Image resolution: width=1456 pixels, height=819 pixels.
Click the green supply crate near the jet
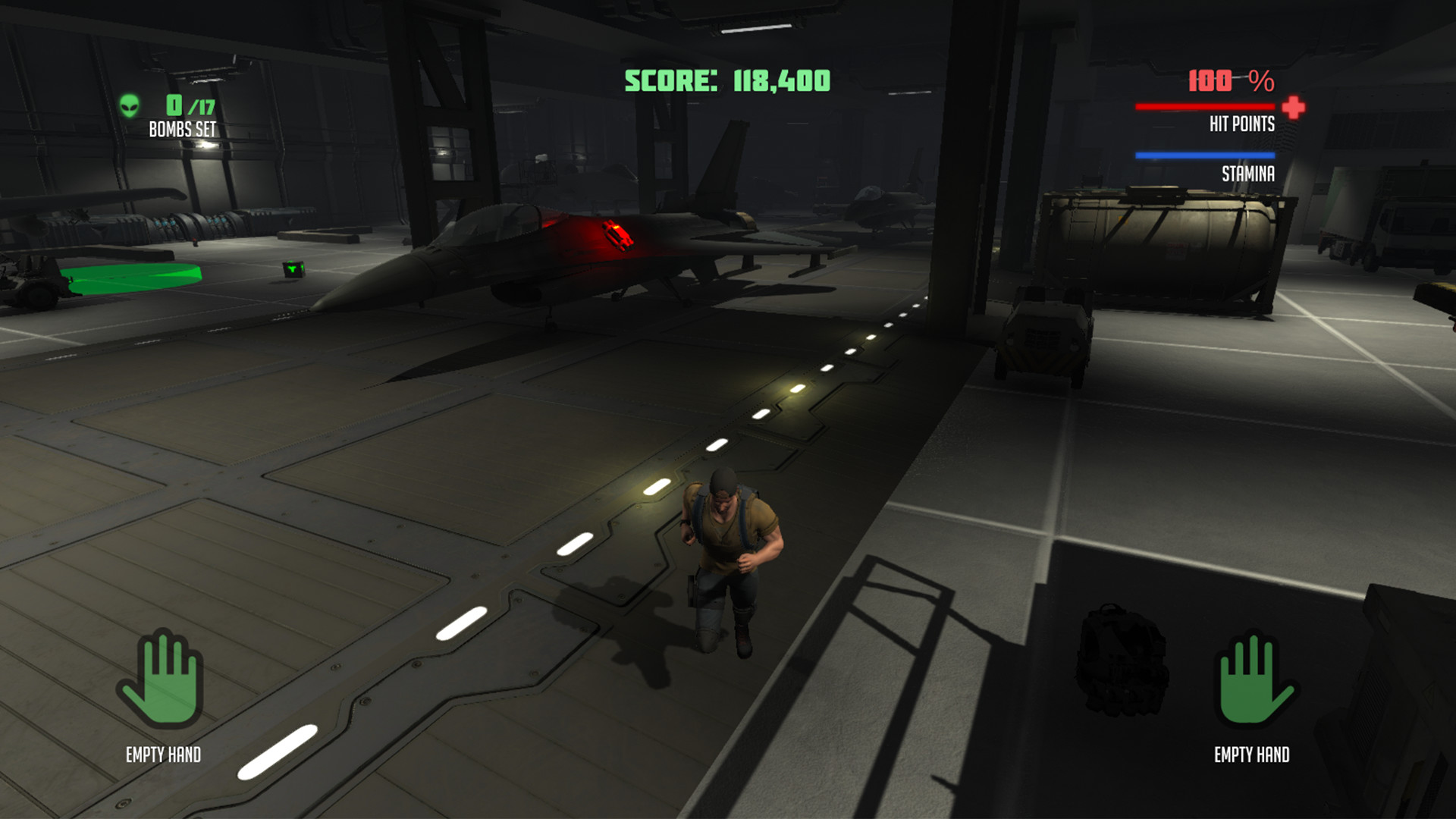click(x=292, y=269)
